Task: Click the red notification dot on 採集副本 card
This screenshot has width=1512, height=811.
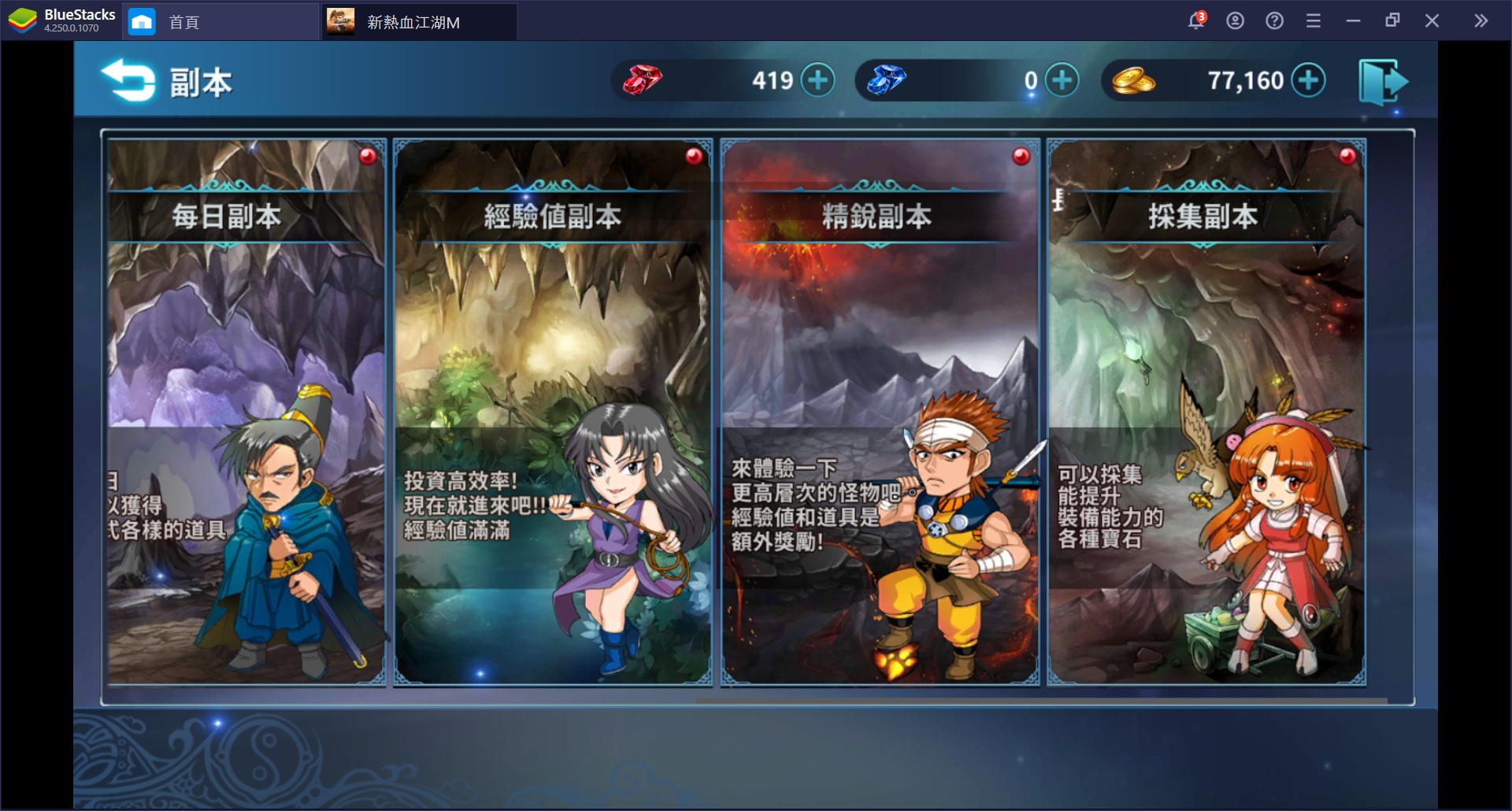Action: [x=1347, y=157]
